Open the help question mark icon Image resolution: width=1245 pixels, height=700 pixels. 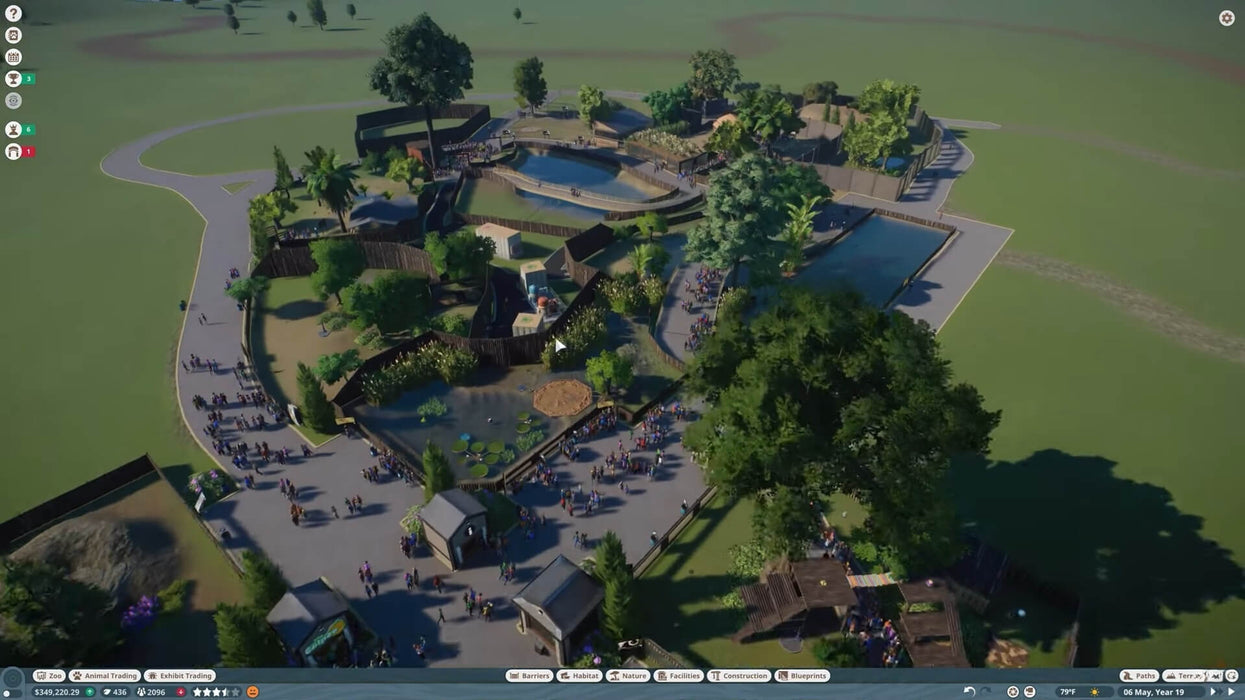click(13, 14)
